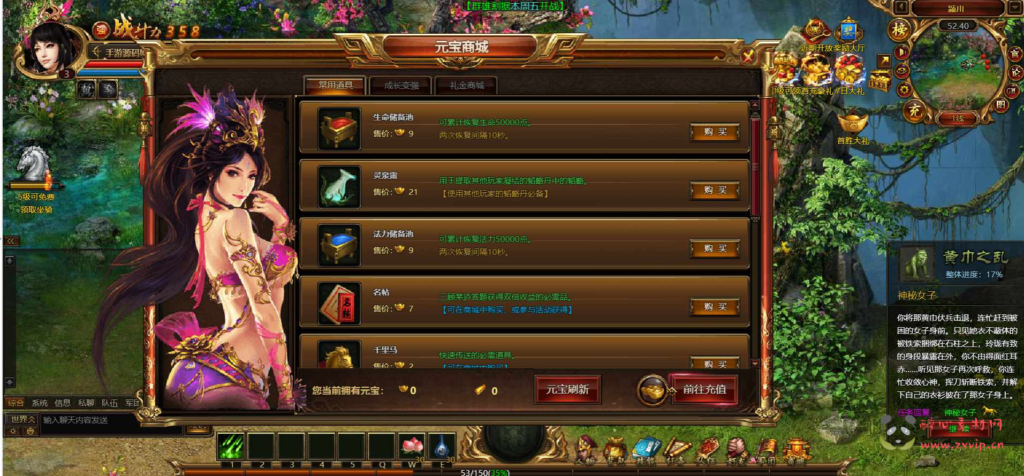Switch chat to the 系统 tab
The image size is (1024, 476).
click(39, 403)
